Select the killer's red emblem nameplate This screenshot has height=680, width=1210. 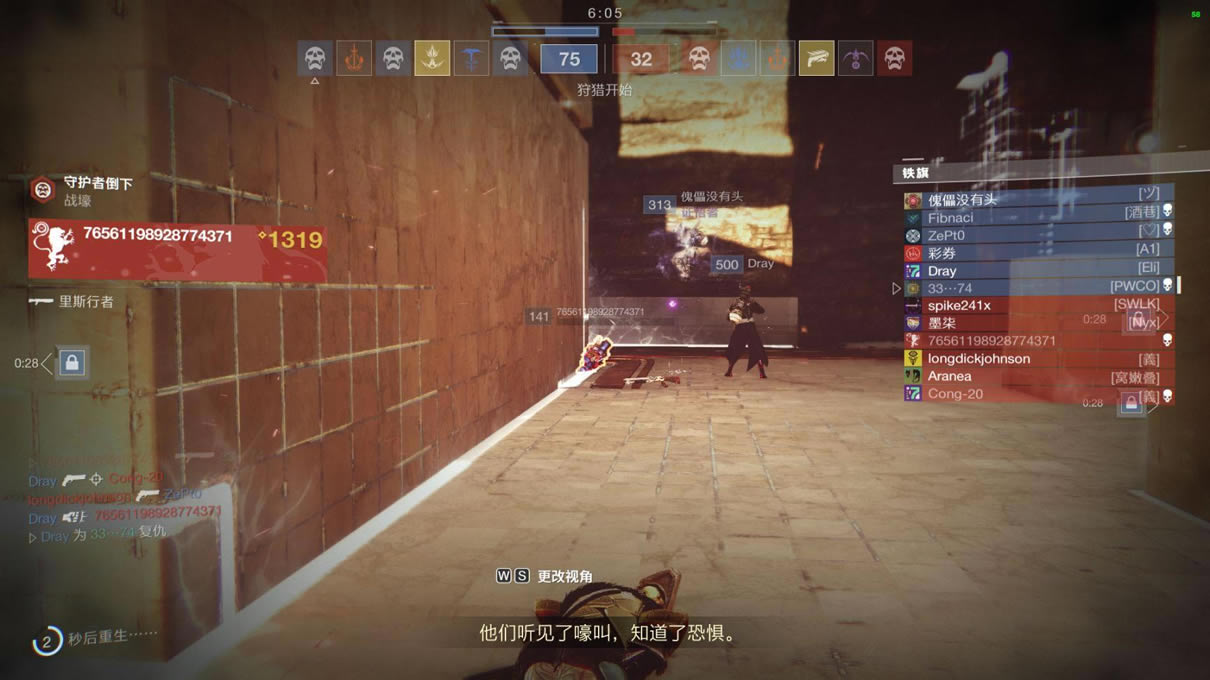(x=178, y=248)
